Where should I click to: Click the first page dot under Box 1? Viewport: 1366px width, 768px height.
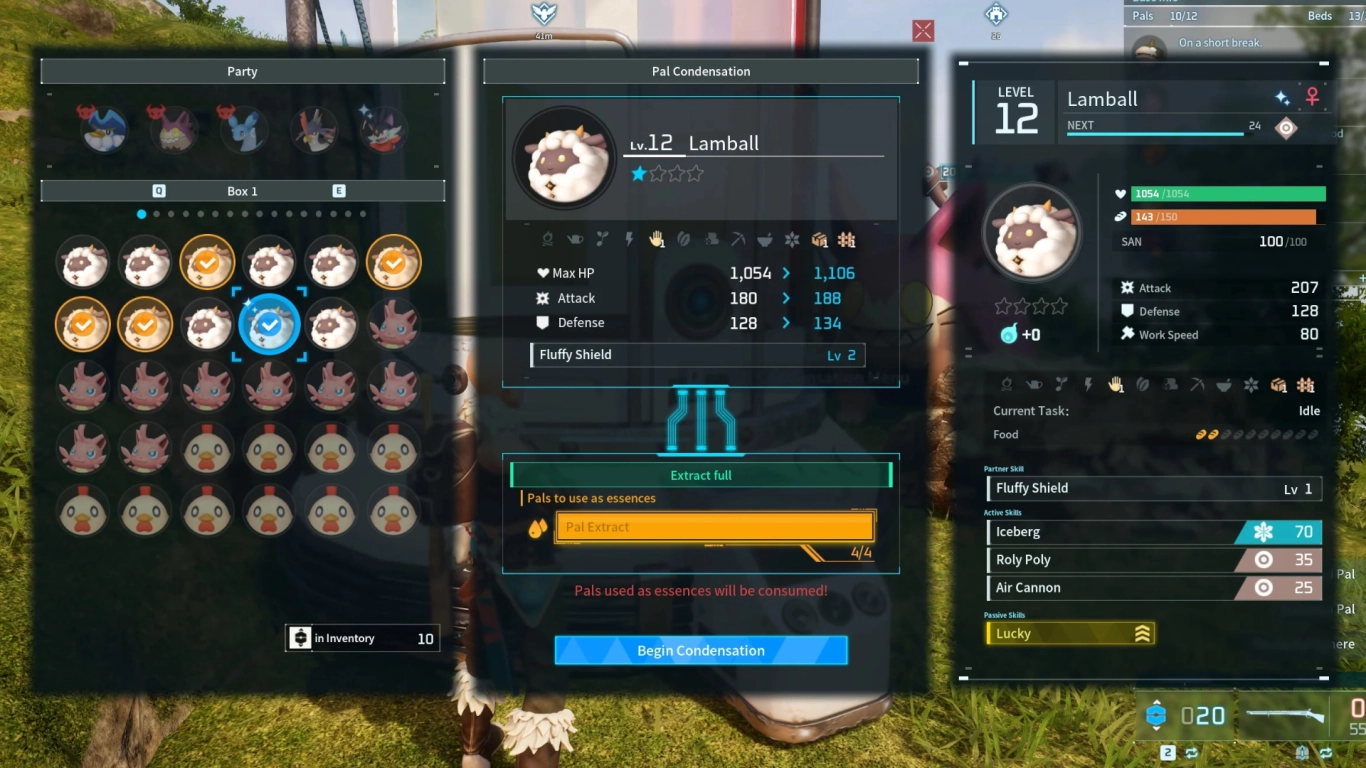click(x=141, y=213)
